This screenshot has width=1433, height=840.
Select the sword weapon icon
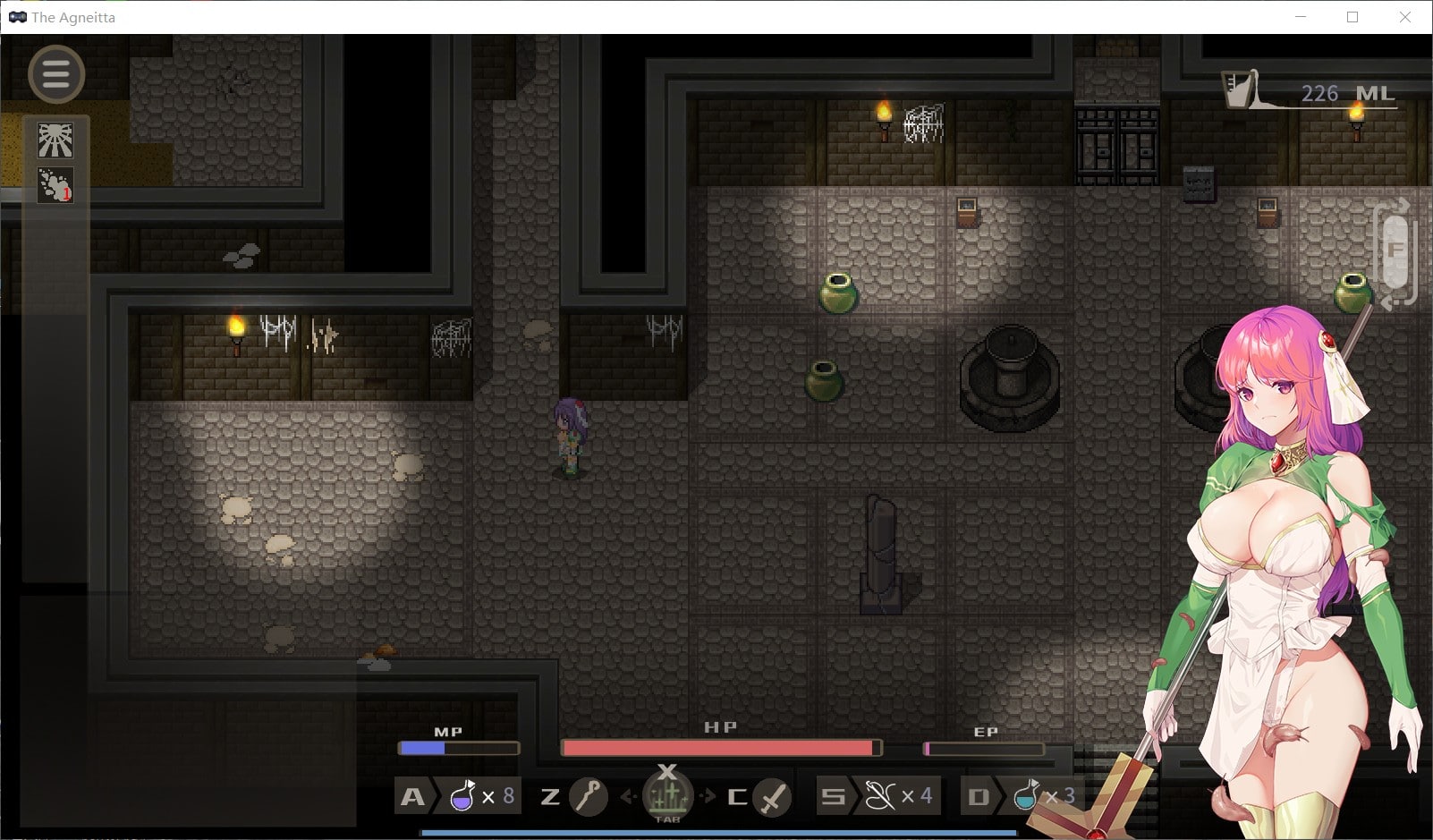772,796
